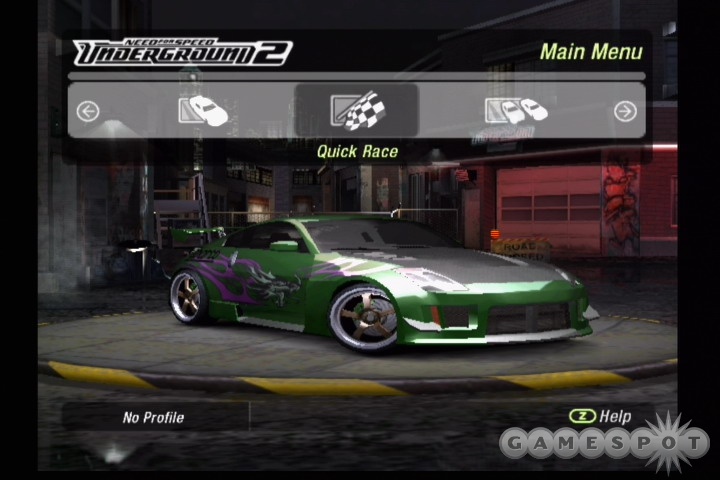The image size is (720, 480).
Task: Choose the single car menu icon
Action: click(203, 110)
